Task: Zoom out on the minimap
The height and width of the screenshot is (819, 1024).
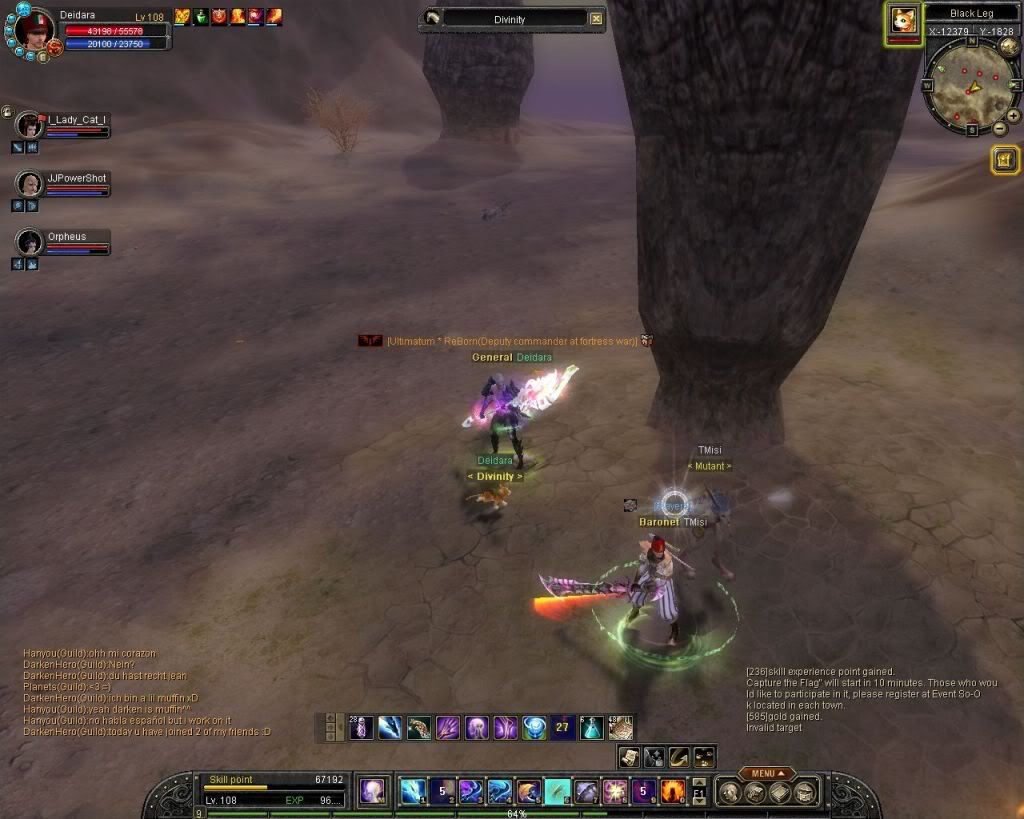Action: tap(999, 129)
